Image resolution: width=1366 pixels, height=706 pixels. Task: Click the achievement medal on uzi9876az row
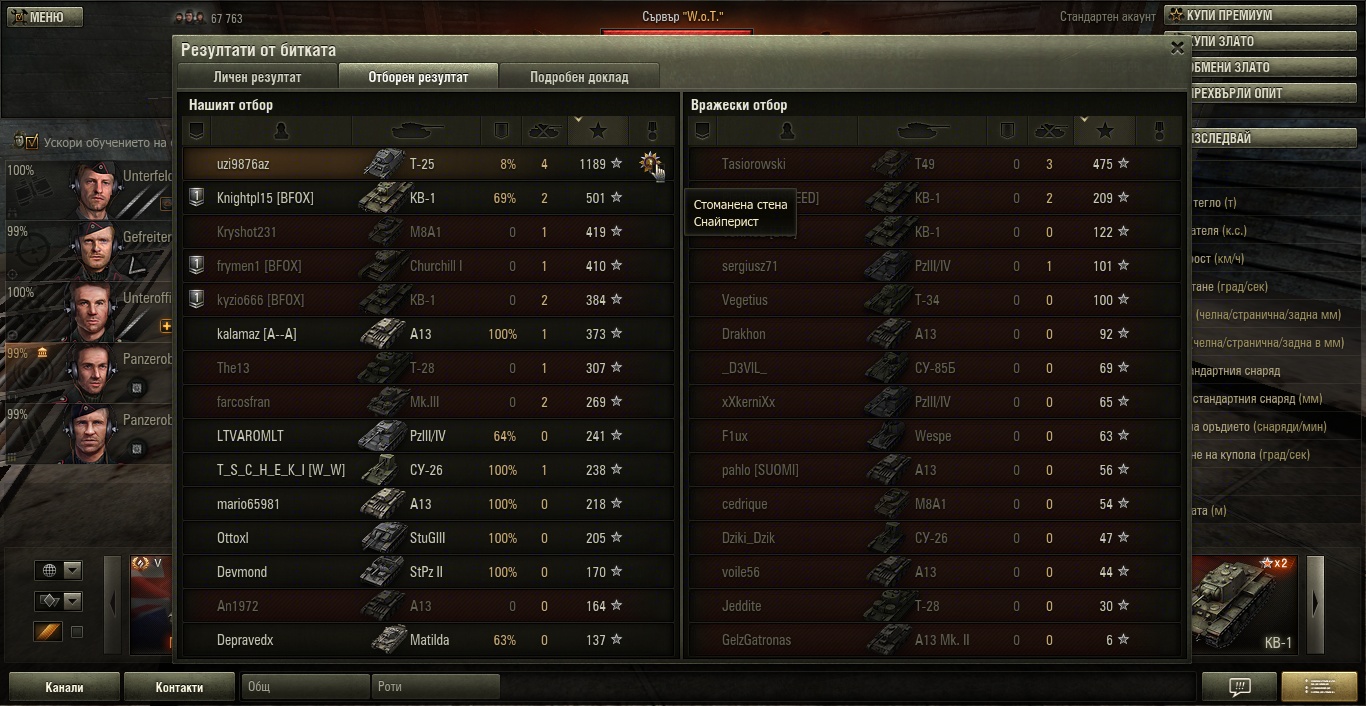click(x=650, y=163)
